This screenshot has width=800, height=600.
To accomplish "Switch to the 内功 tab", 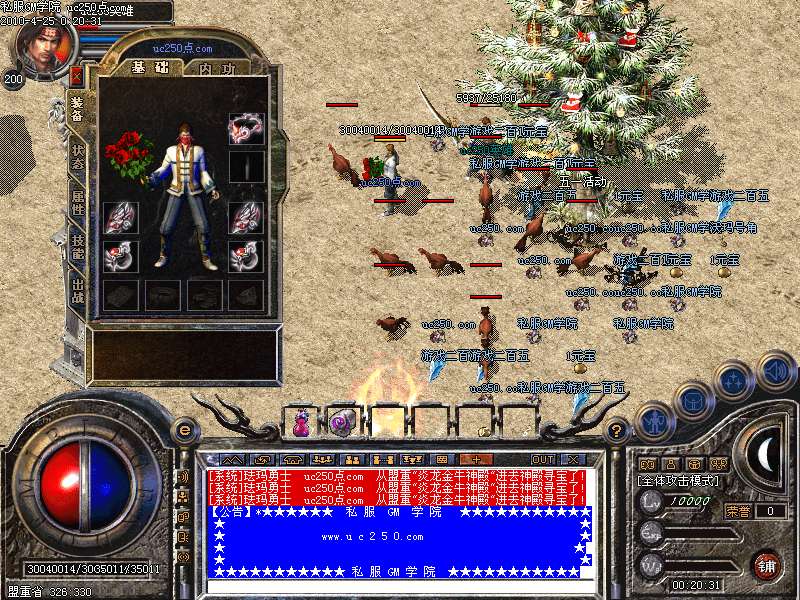I will pyautogui.click(x=217, y=68).
